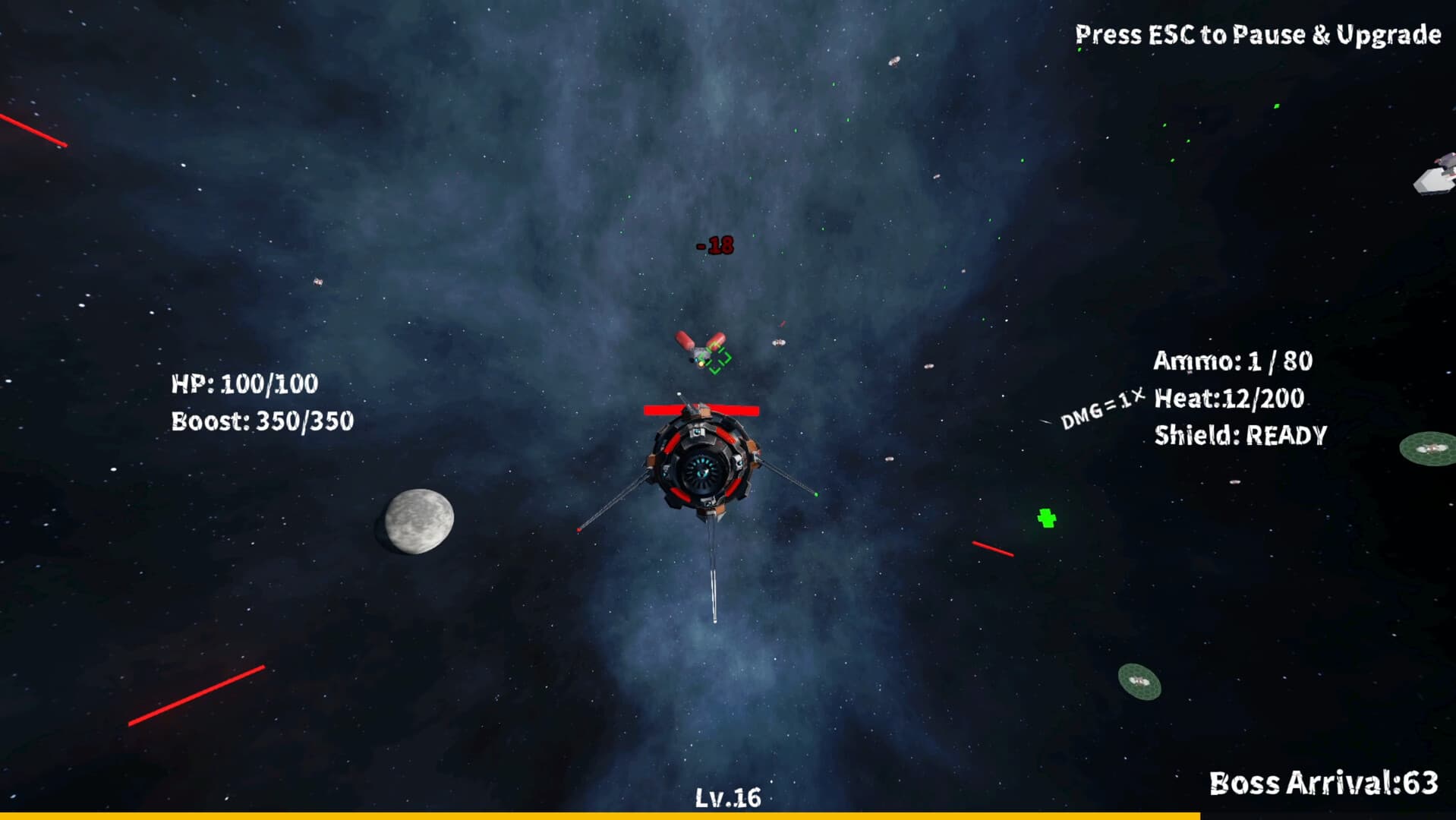Select the green targeting reticle
Screen dimensions: 1456x820
click(717, 360)
